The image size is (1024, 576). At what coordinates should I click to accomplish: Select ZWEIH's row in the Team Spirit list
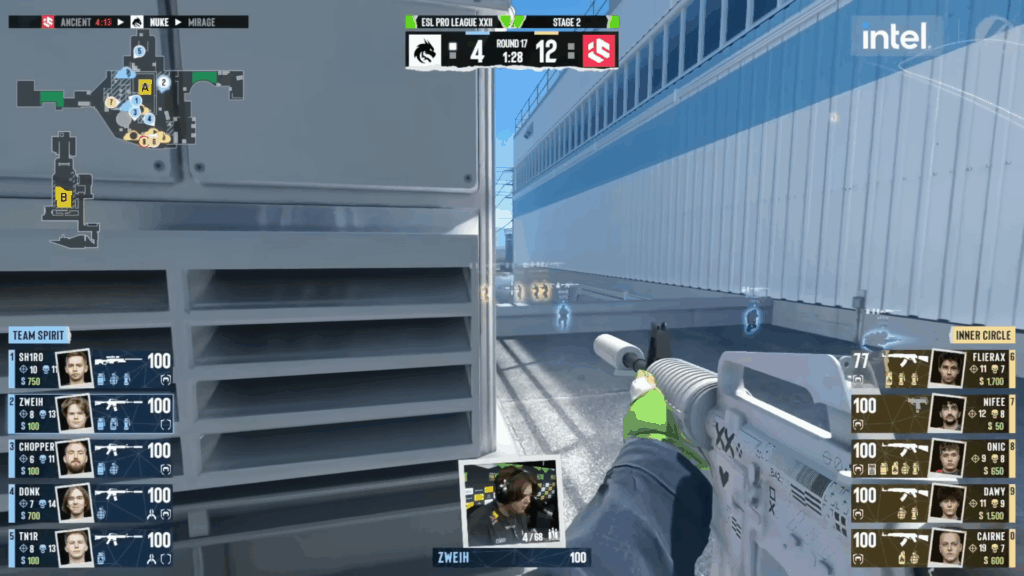(x=90, y=412)
